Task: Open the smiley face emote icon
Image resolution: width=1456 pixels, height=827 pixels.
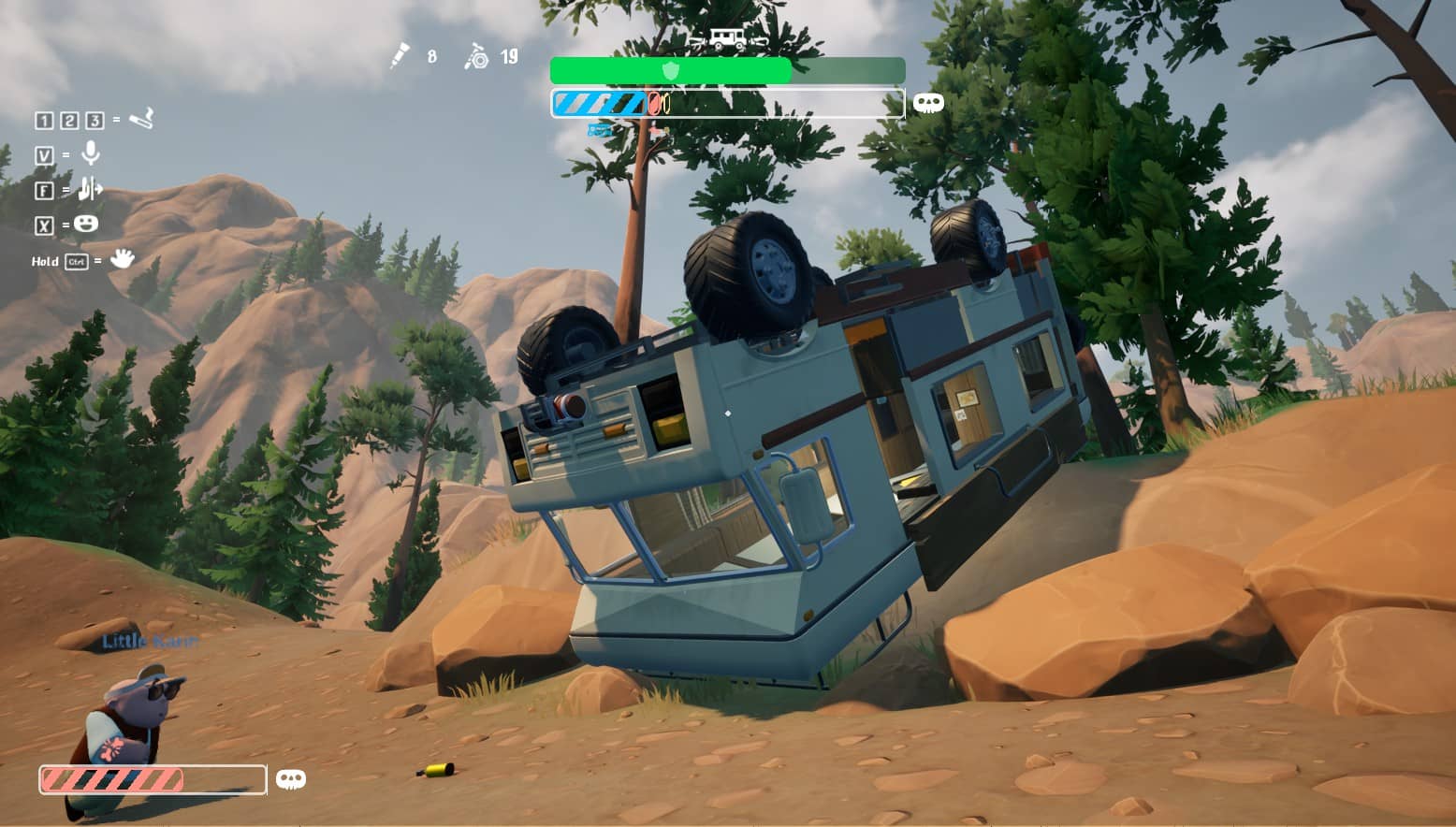Action: (86, 225)
